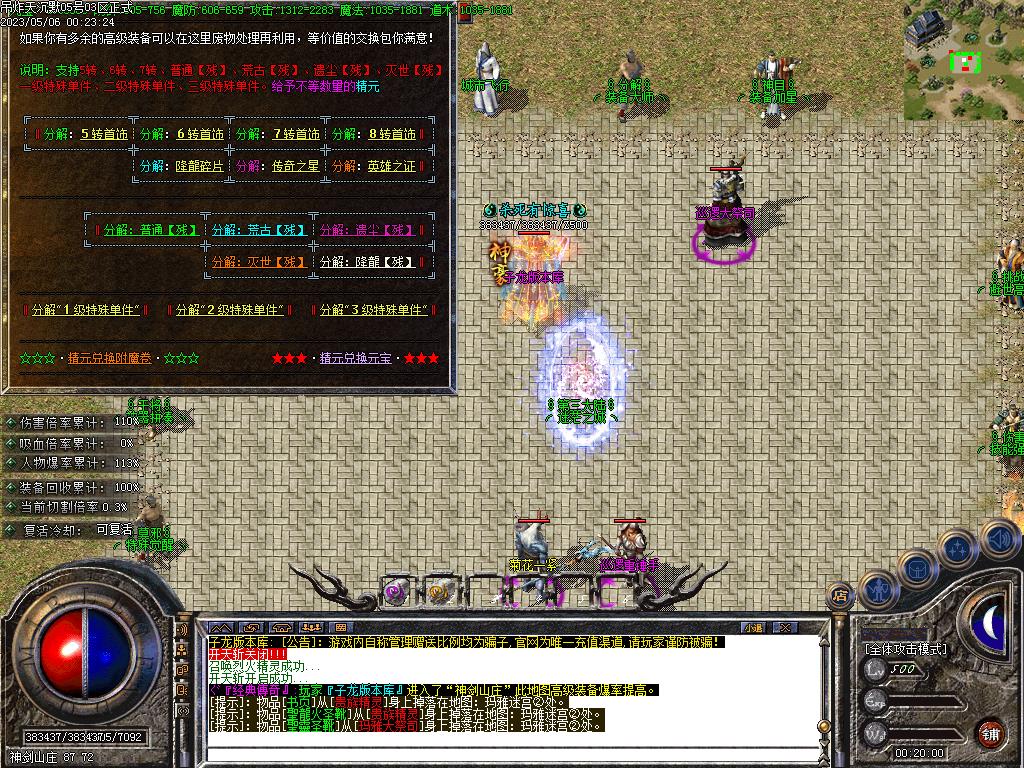Click the red 铺 stall button
1024x768 pixels.
pos(990,732)
